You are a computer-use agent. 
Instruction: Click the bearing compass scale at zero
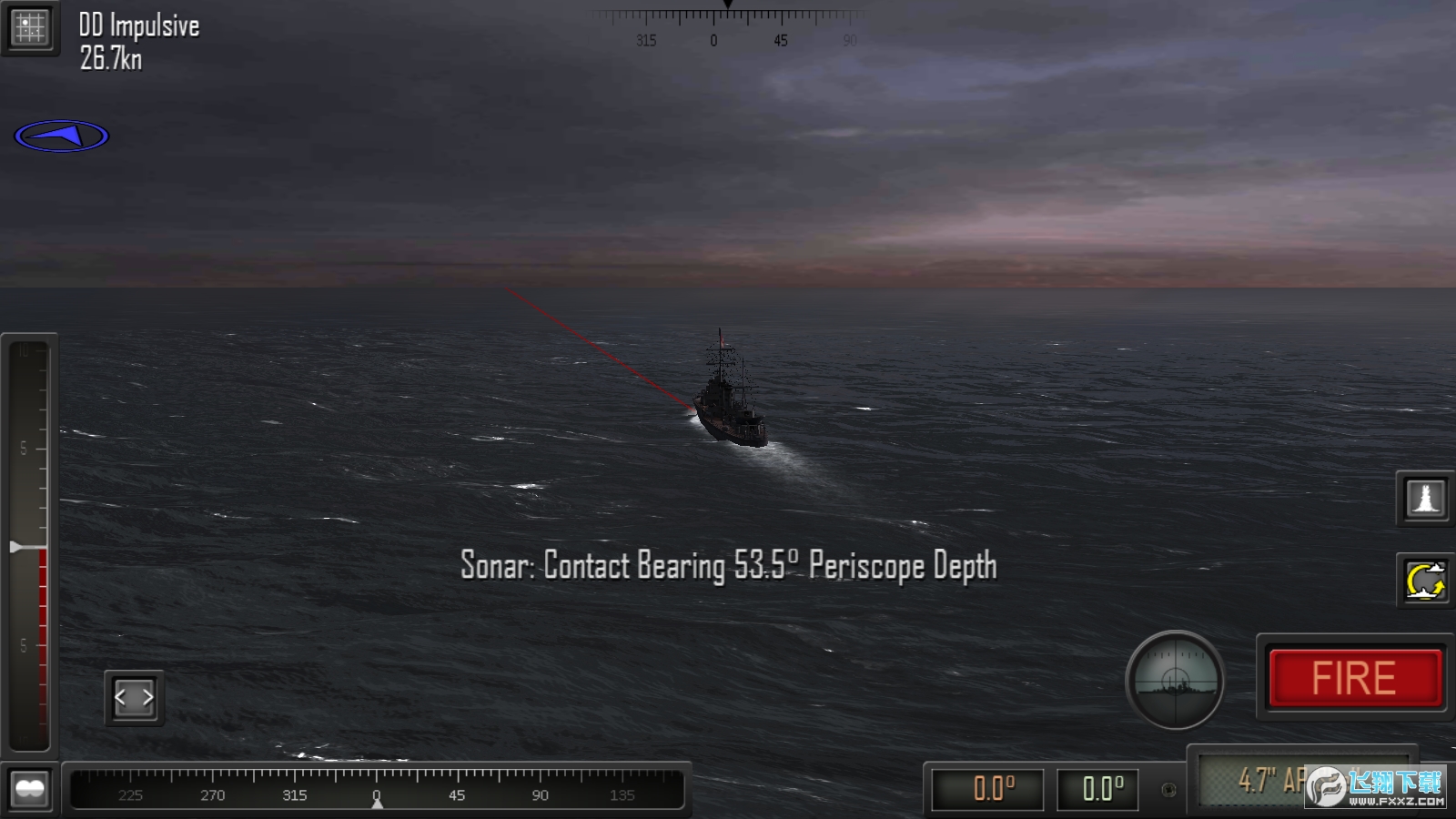pos(376,793)
